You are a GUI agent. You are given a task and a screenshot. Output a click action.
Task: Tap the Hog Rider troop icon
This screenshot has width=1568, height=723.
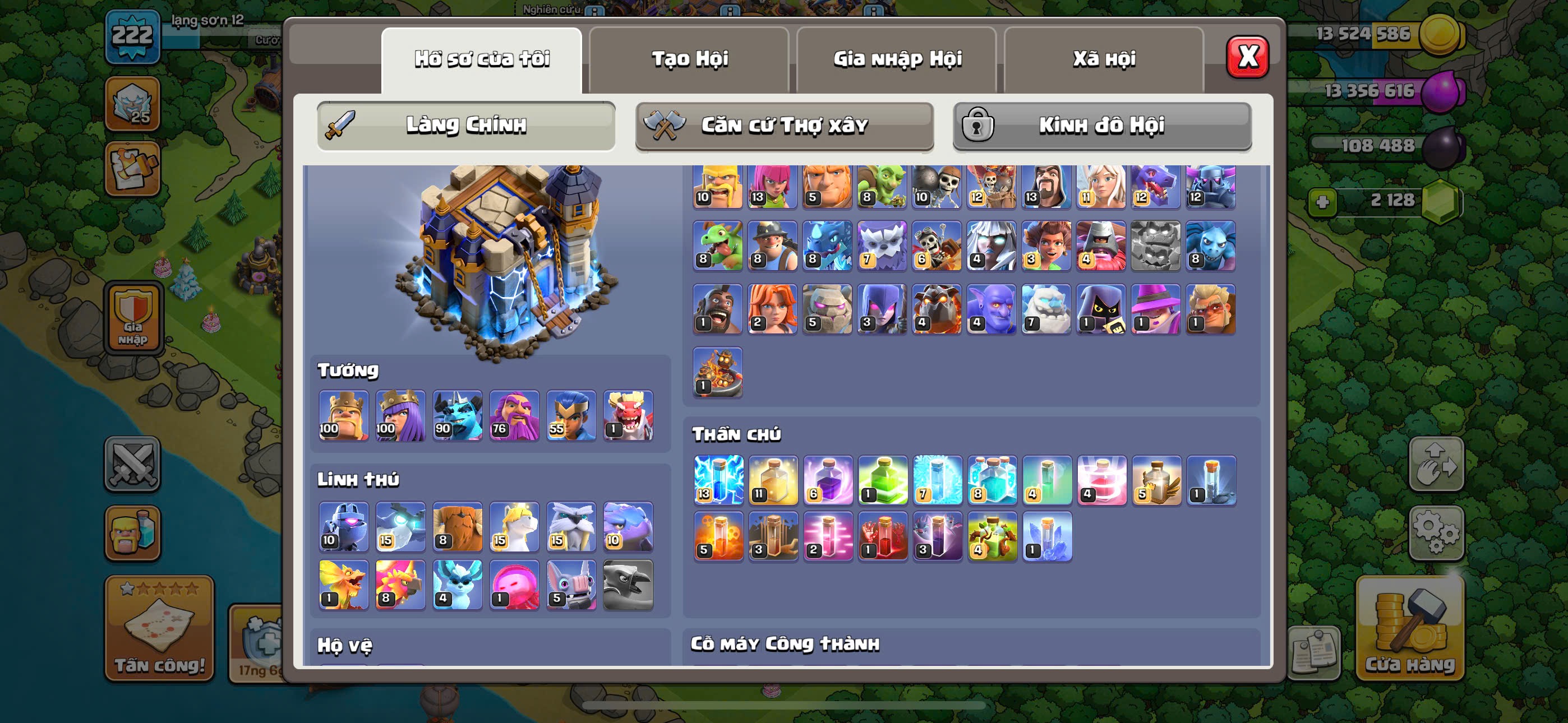coord(718,309)
